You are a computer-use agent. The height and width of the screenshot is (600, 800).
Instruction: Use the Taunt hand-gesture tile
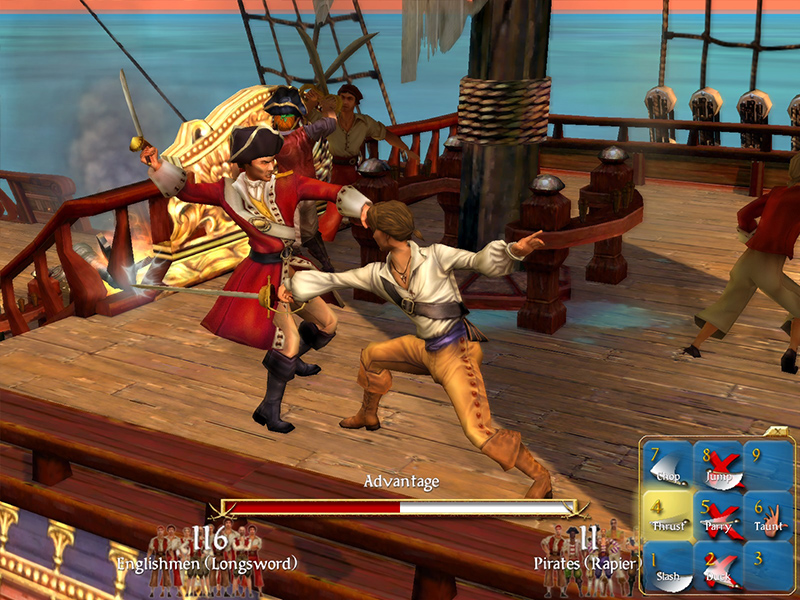[768, 516]
